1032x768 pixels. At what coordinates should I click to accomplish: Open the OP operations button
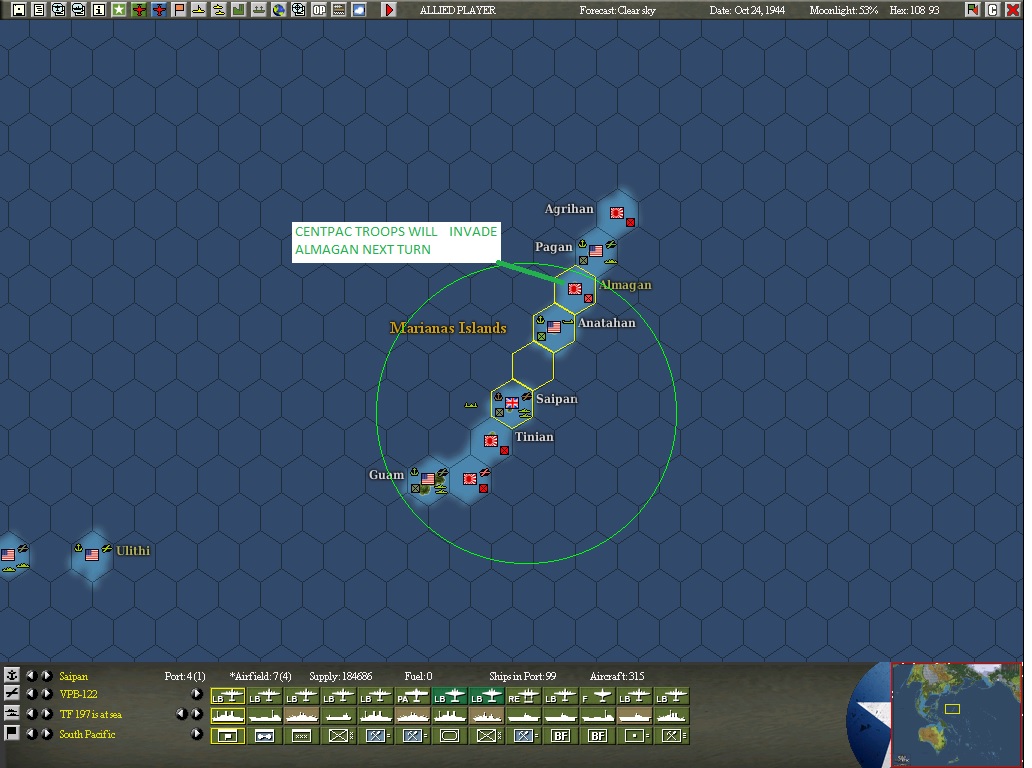[x=318, y=10]
